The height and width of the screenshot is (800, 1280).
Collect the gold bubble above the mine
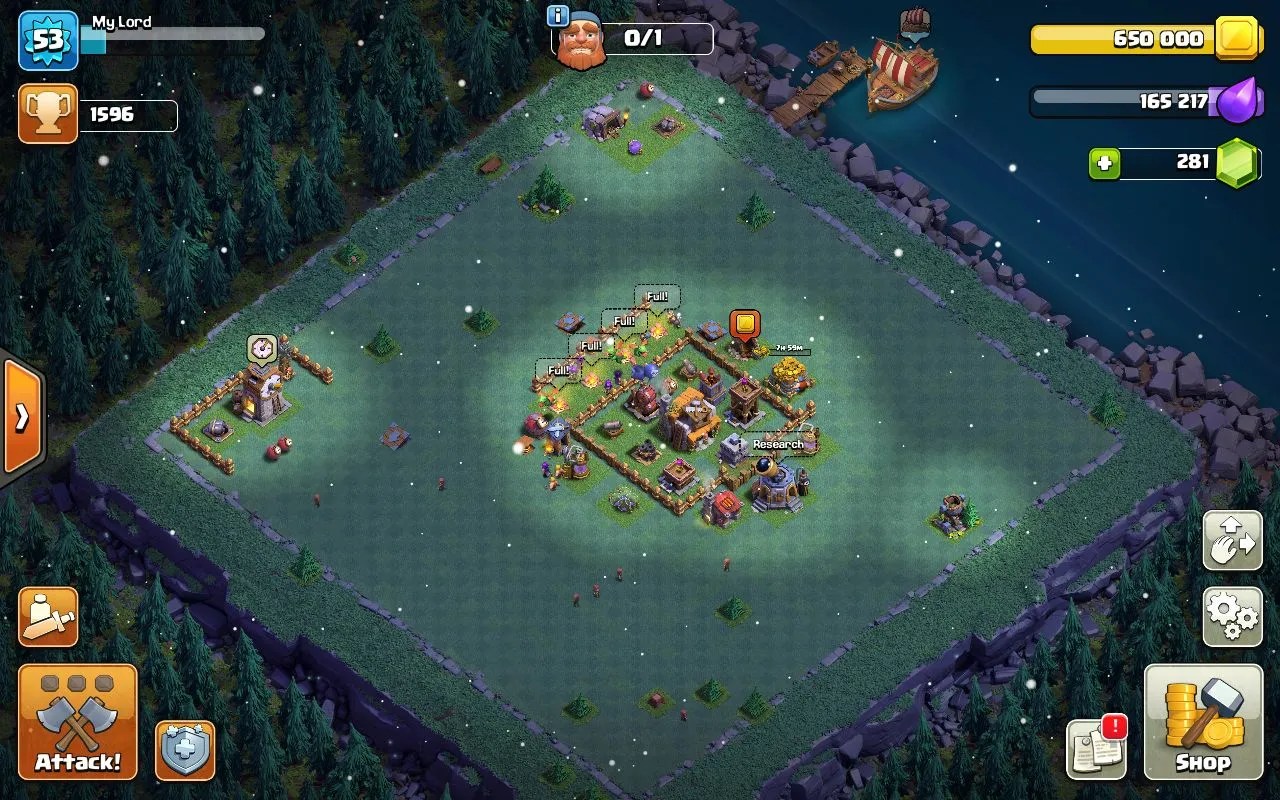point(745,325)
